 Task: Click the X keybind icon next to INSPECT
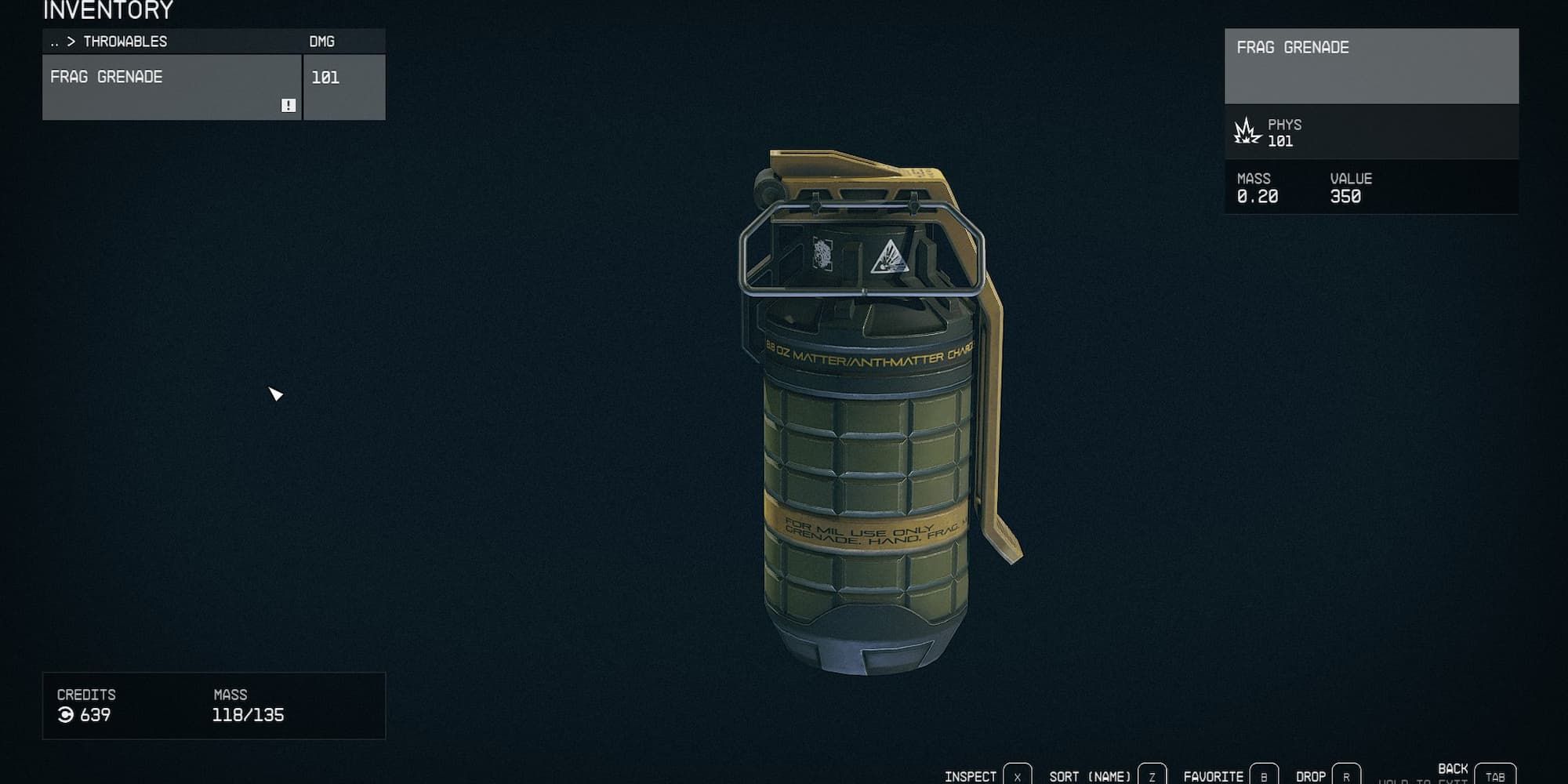[1018, 775]
